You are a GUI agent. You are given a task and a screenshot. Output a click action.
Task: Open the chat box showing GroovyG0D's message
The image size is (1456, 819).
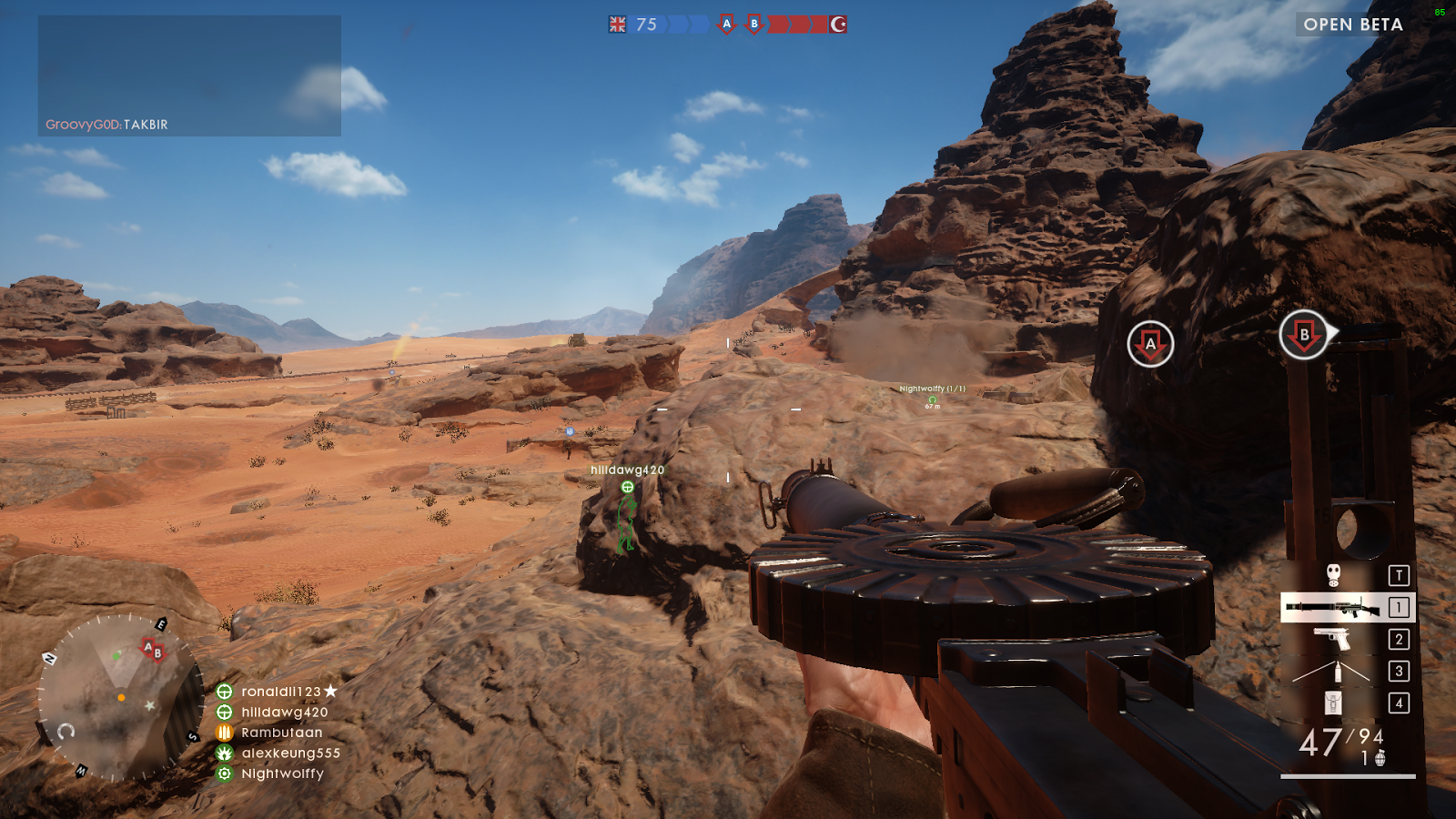(189, 76)
